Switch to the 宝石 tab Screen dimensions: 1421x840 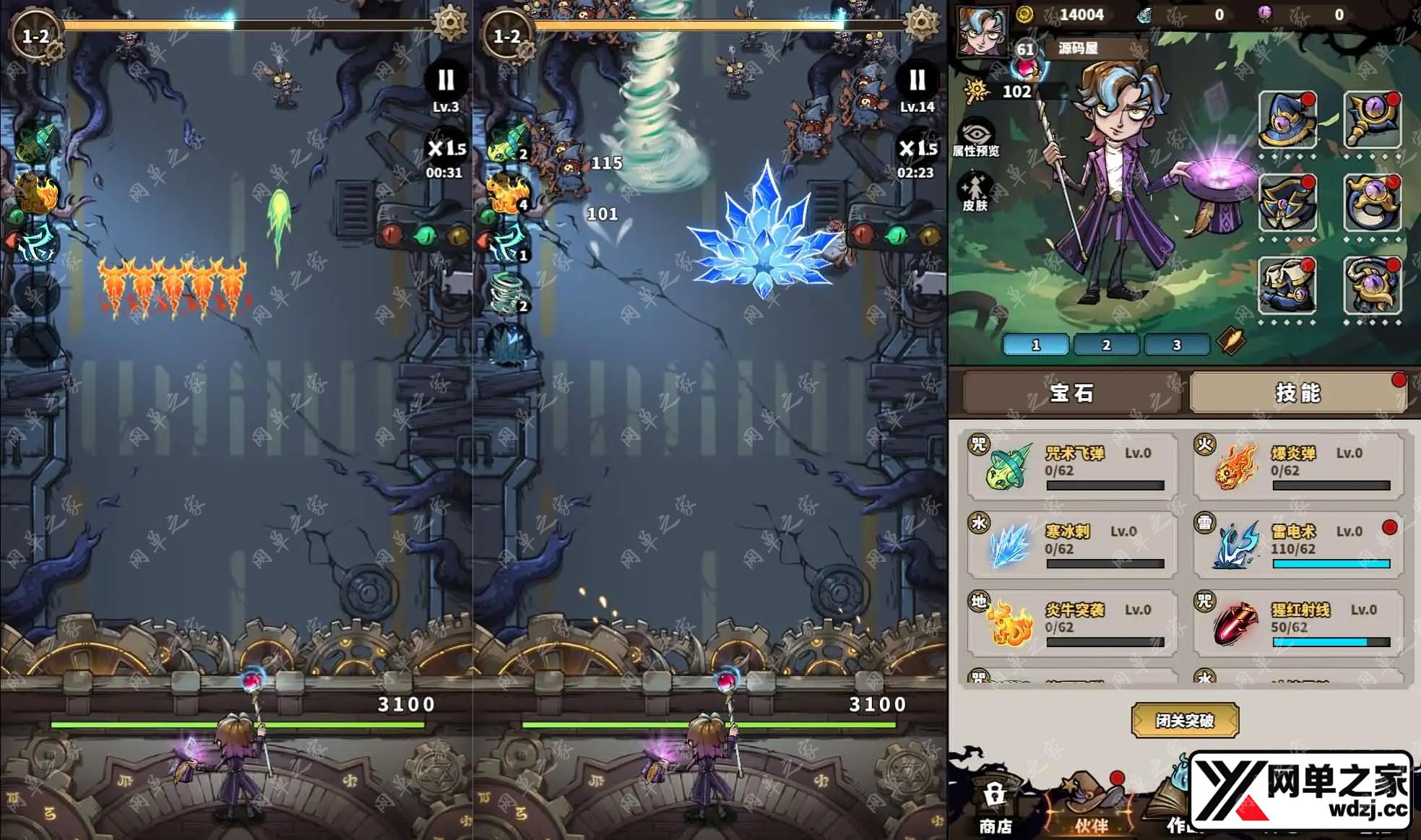pyautogui.click(x=1071, y=393)
